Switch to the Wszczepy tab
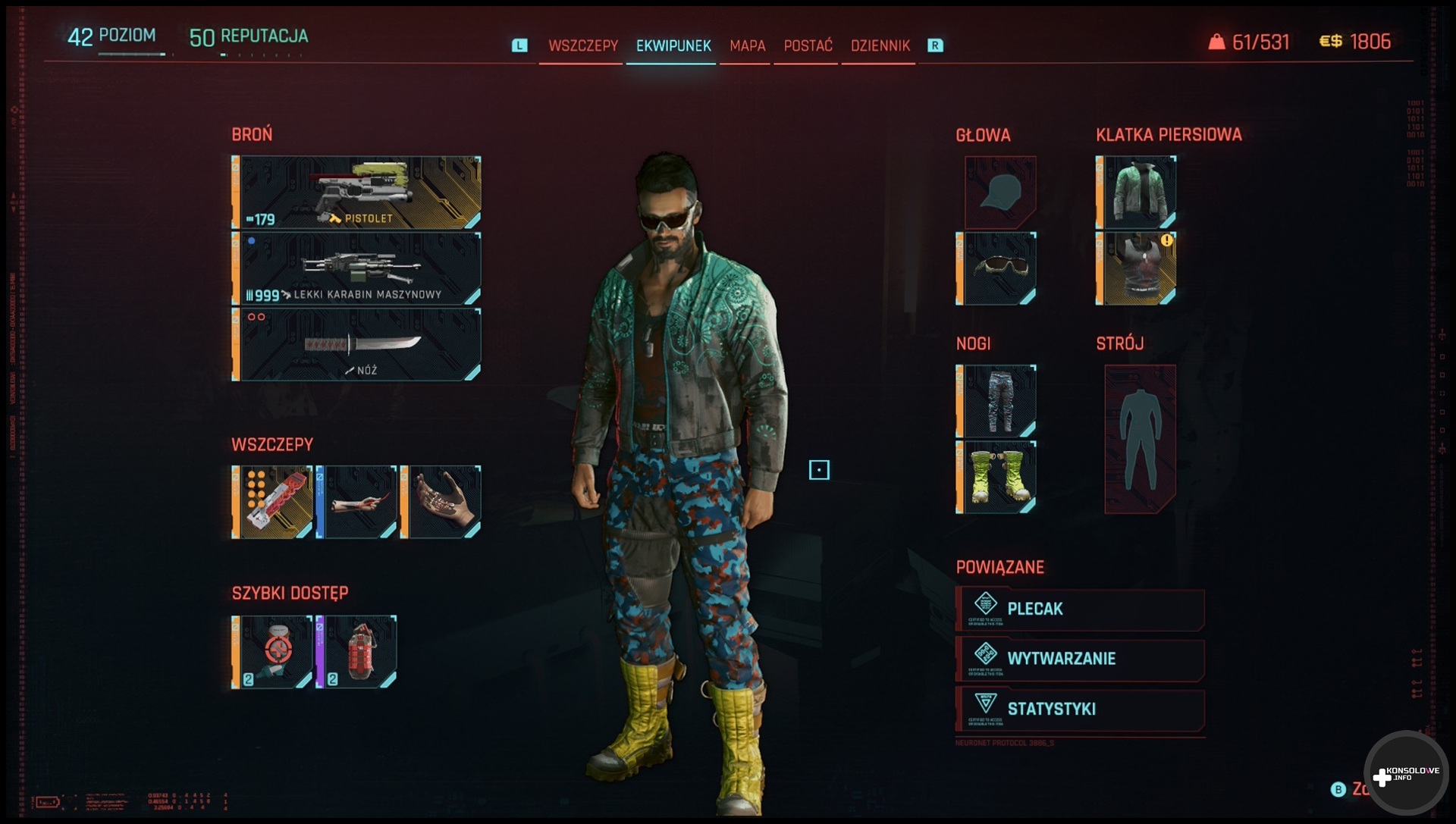Image resolution: width=1456 pixels, height=824 pixels. tap(582, 45)
